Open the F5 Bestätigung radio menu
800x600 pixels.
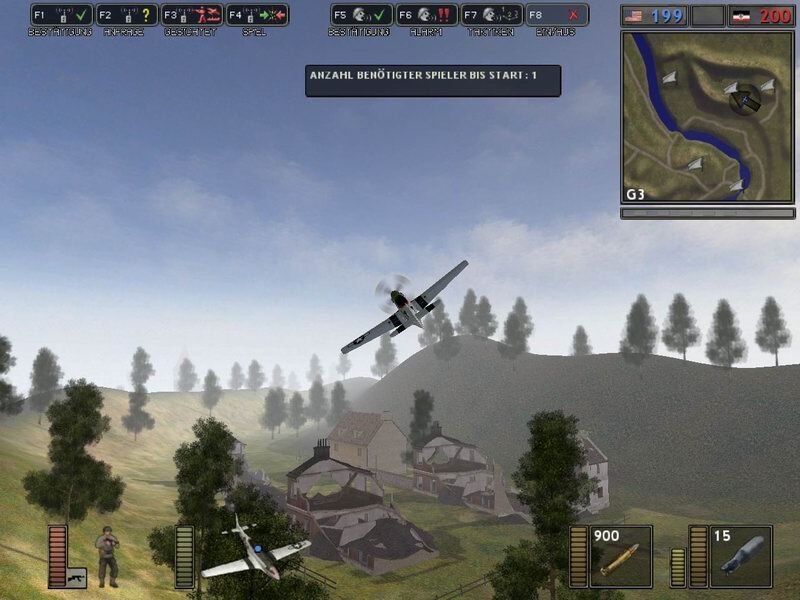pos(361,15)
